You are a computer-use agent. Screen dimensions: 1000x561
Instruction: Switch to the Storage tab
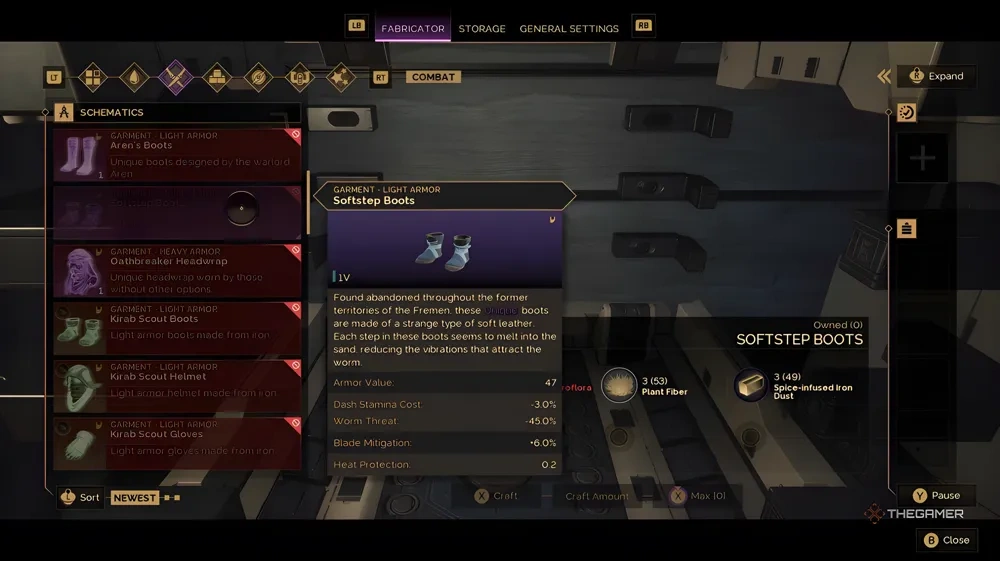tap(482, 29)
